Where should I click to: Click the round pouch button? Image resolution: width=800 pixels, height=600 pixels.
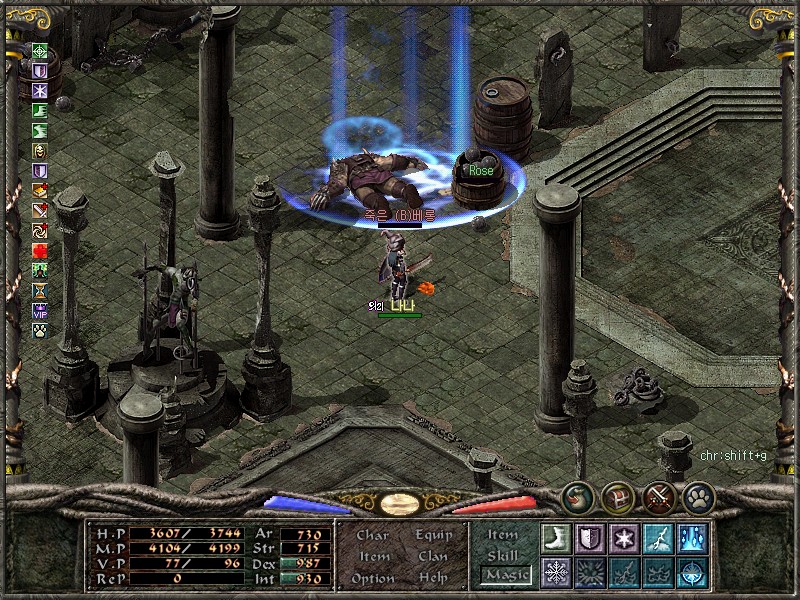coord(577,497)
